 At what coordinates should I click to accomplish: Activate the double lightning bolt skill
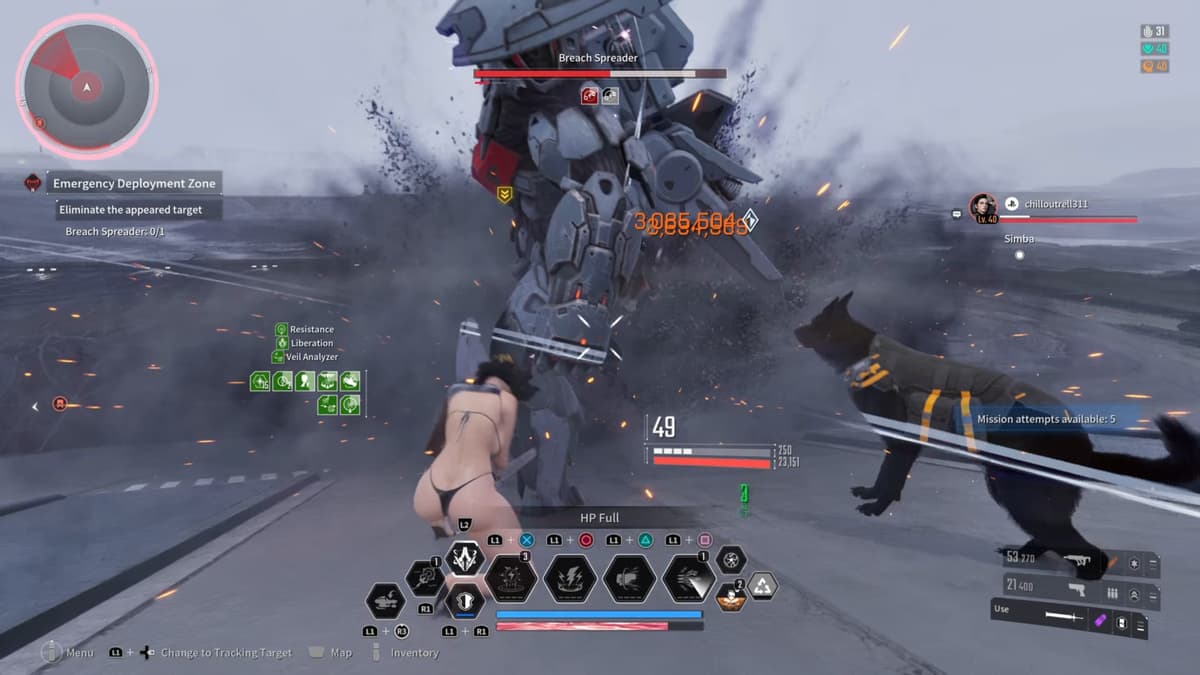pyautogui.click(x=570, y=579)
